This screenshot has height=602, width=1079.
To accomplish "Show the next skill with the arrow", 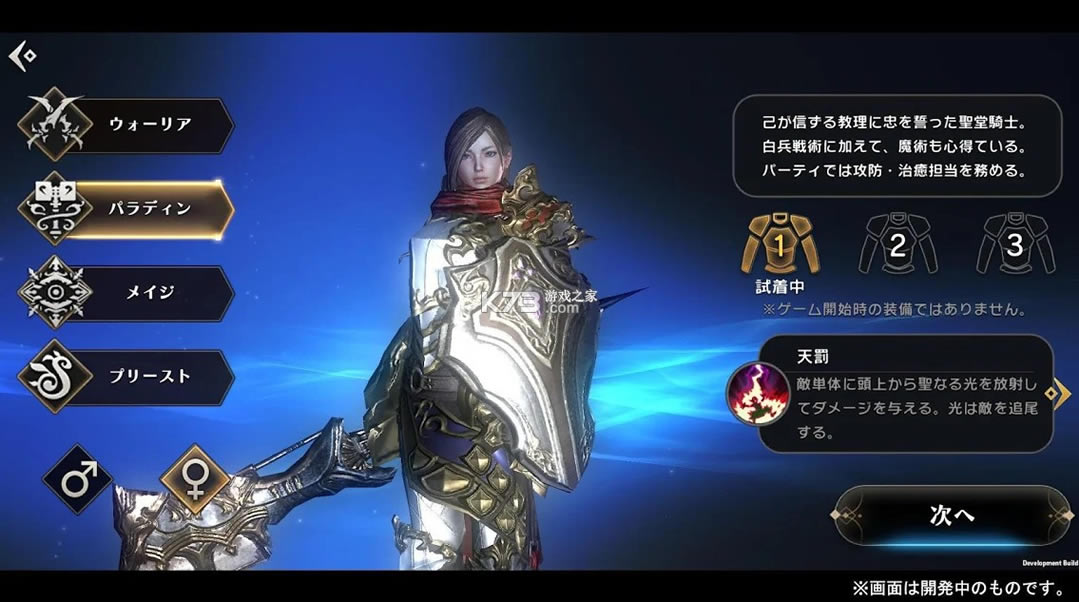I will point(1063,392).
